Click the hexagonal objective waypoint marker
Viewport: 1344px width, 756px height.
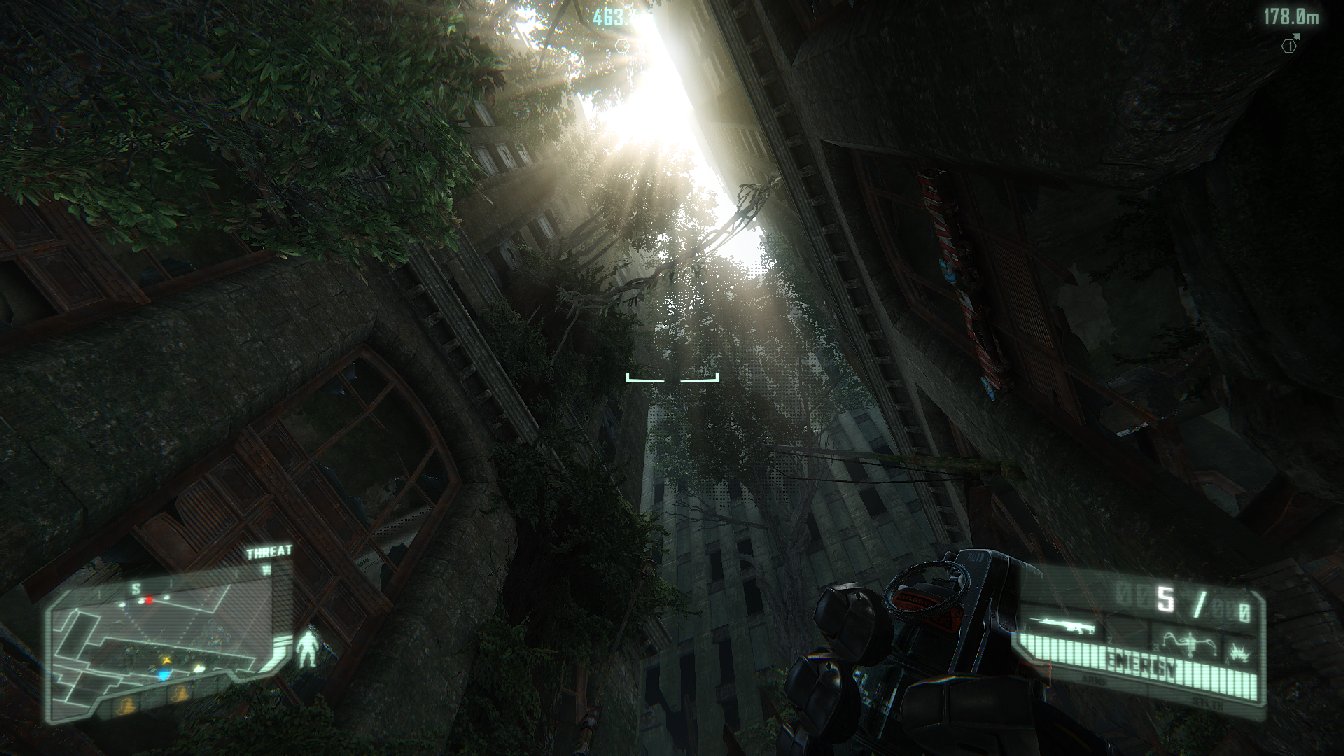(1290, 45)
